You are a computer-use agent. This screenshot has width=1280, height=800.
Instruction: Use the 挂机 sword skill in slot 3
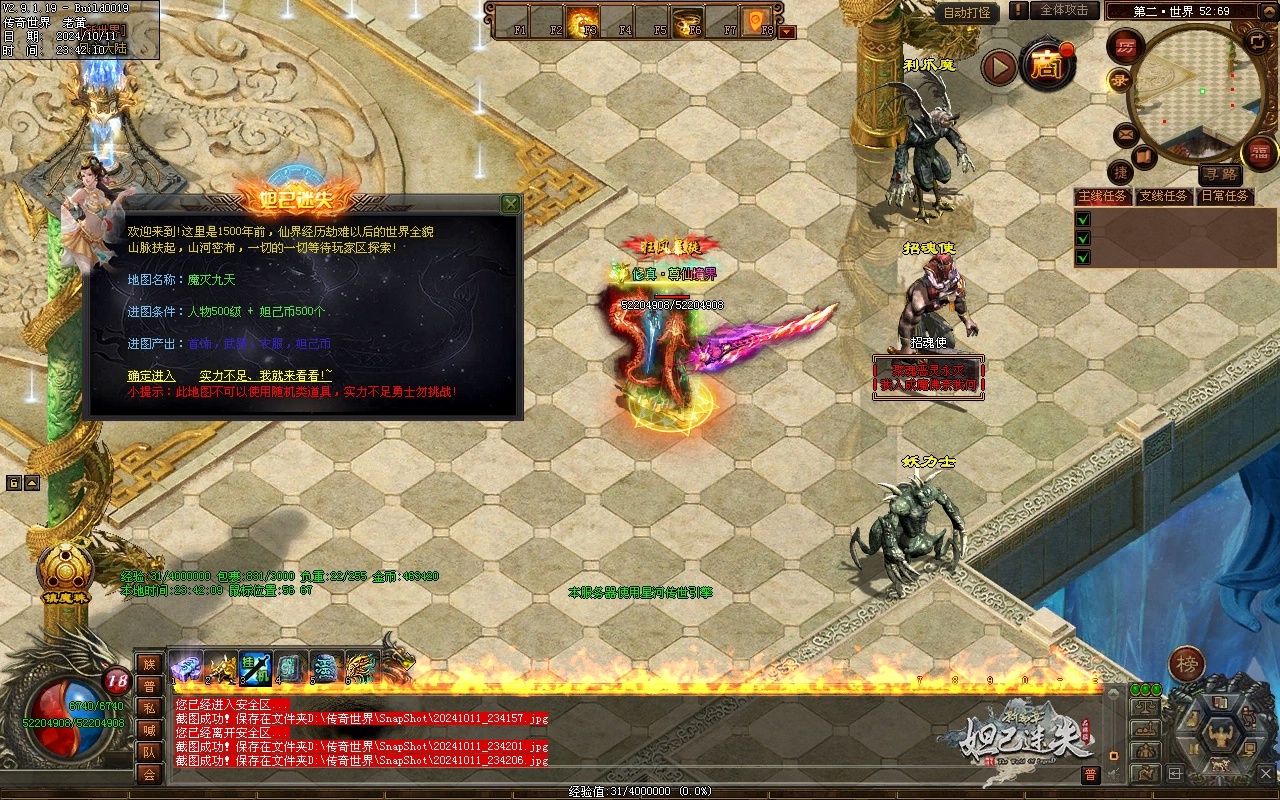(x=255, y=667)
